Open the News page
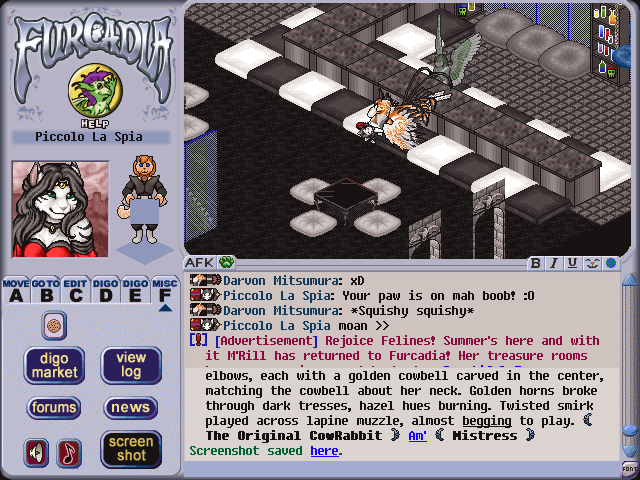The image size is (640, 480). click(x=131, y=407)
